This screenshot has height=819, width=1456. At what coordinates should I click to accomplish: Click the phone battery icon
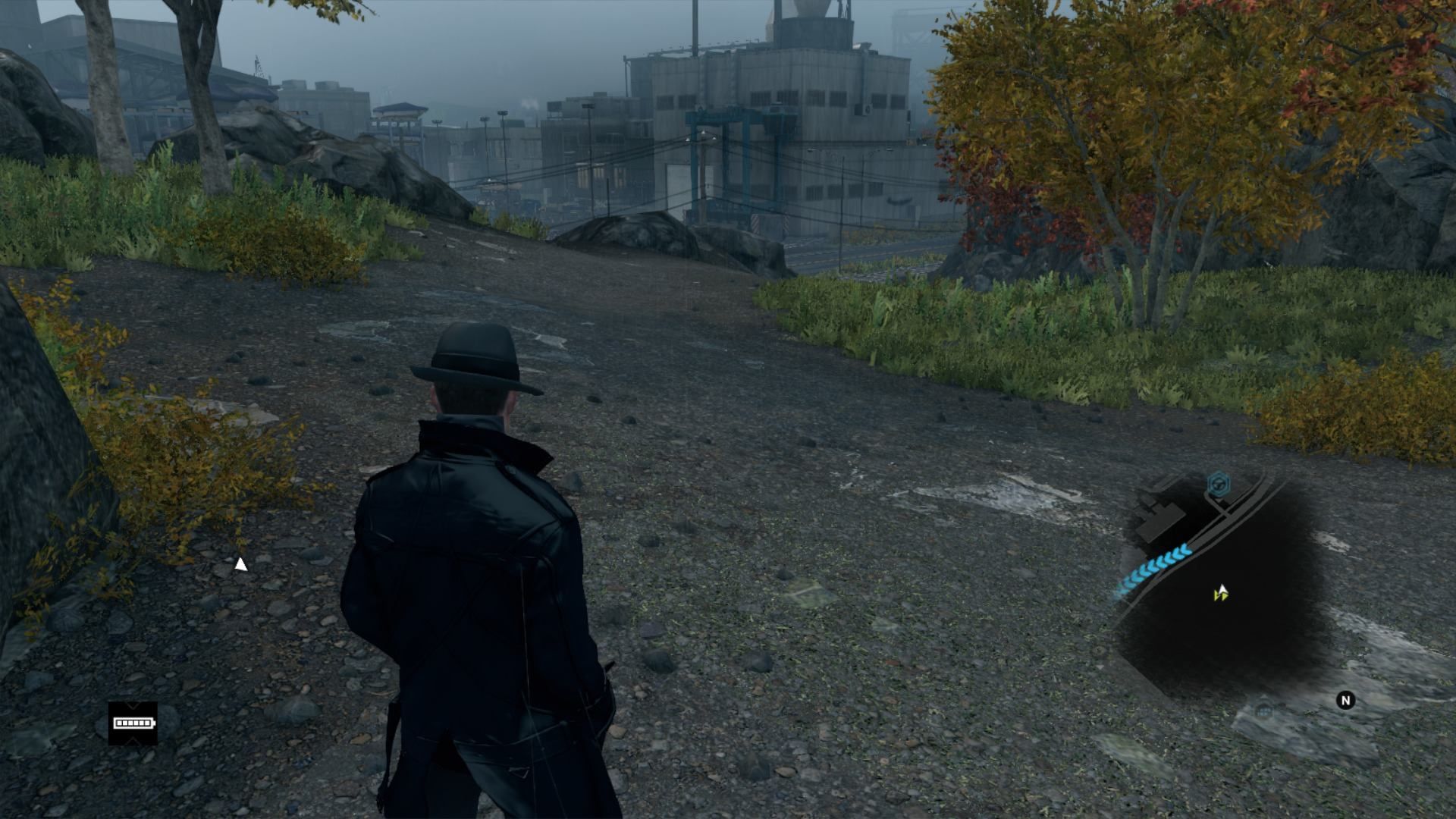coord(133,723)
